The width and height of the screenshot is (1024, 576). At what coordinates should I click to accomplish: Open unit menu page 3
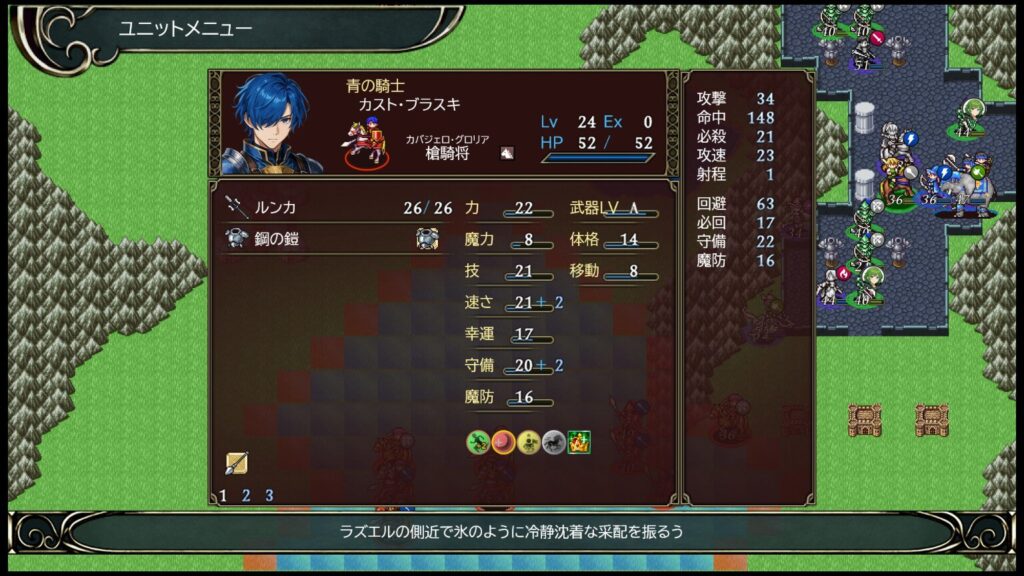(268, 495)
